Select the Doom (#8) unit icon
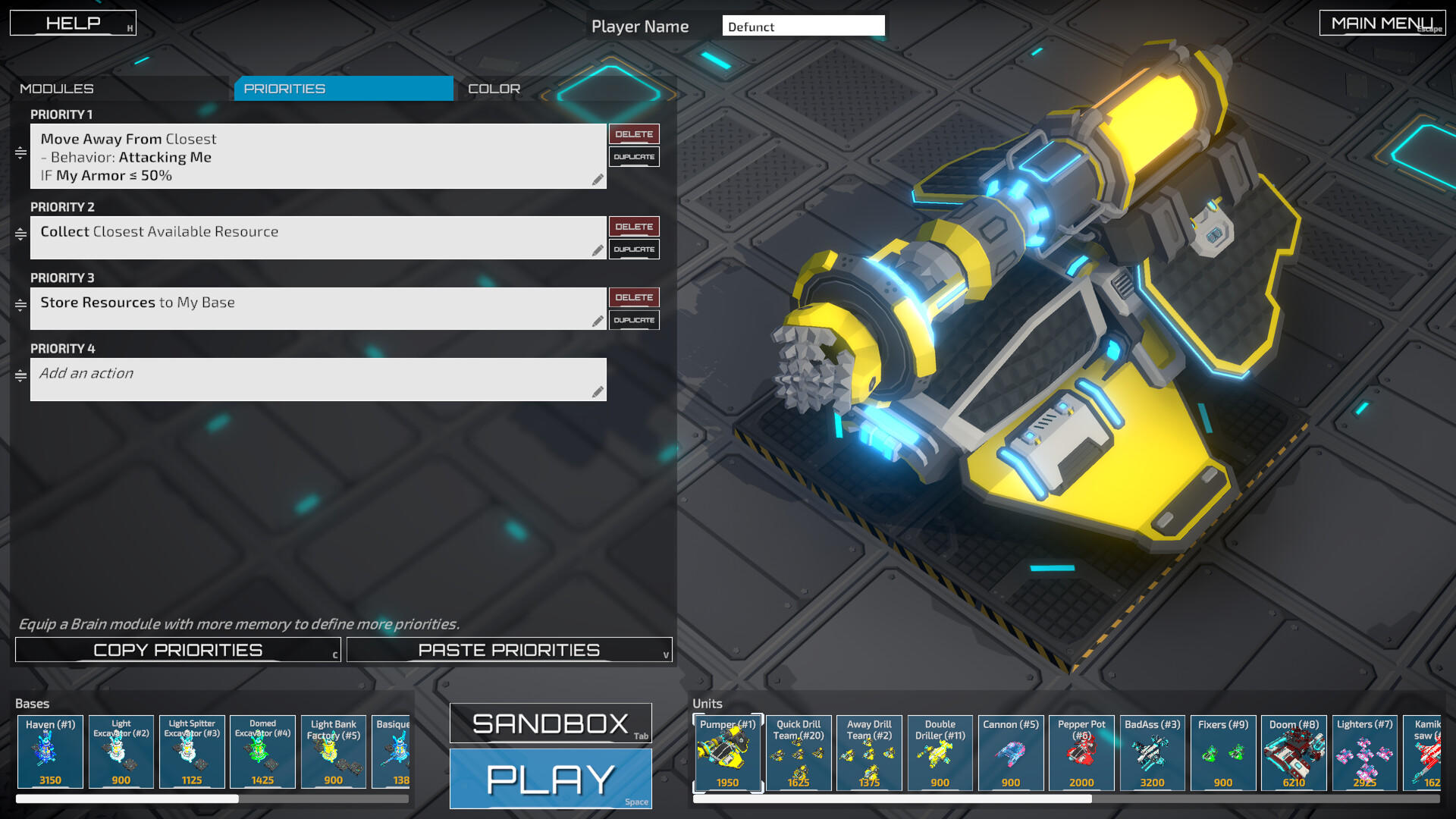1456x819 pixels. tap(1294, 753)
